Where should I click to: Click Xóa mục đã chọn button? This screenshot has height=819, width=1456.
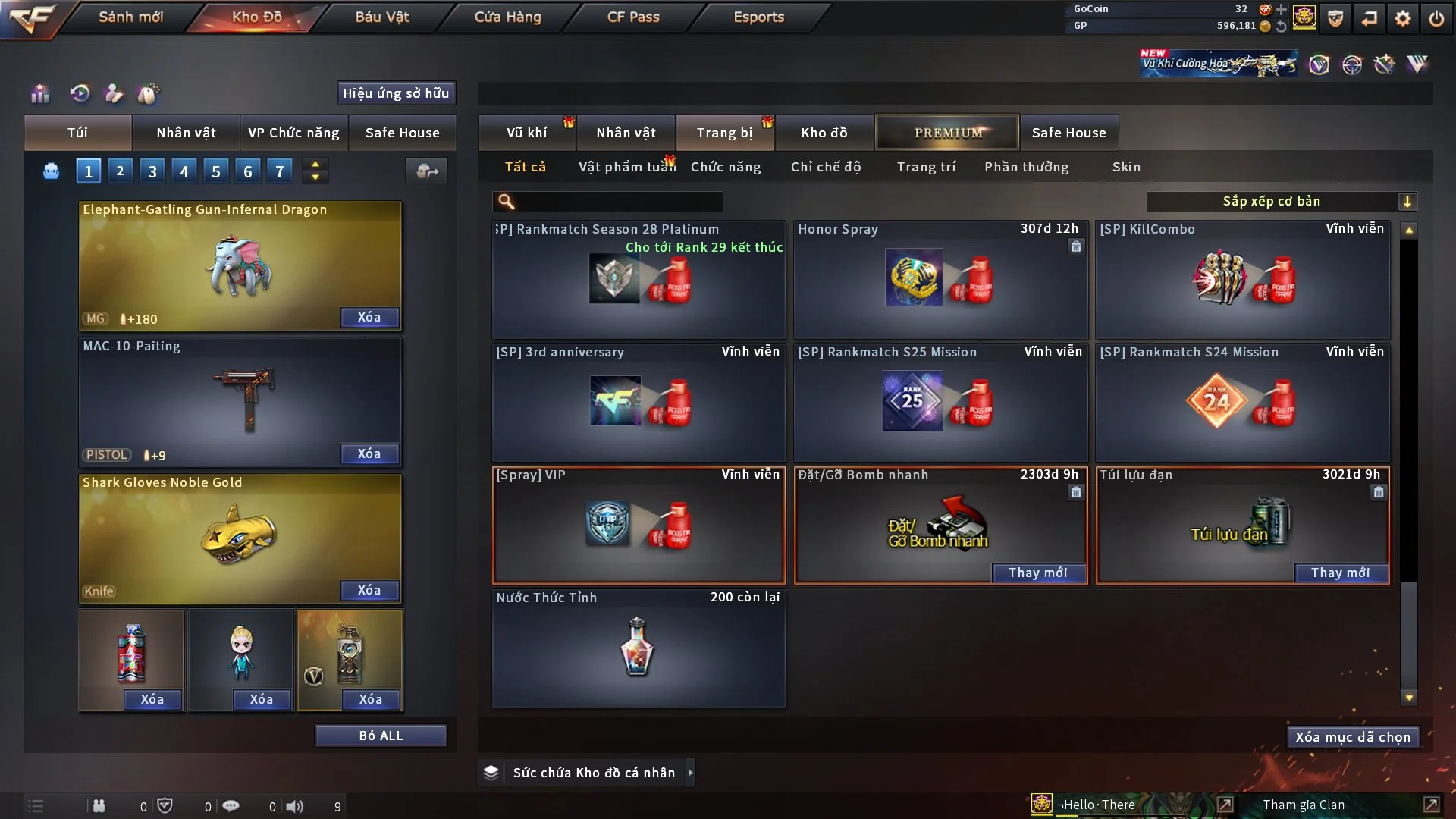click(1353, 737)
